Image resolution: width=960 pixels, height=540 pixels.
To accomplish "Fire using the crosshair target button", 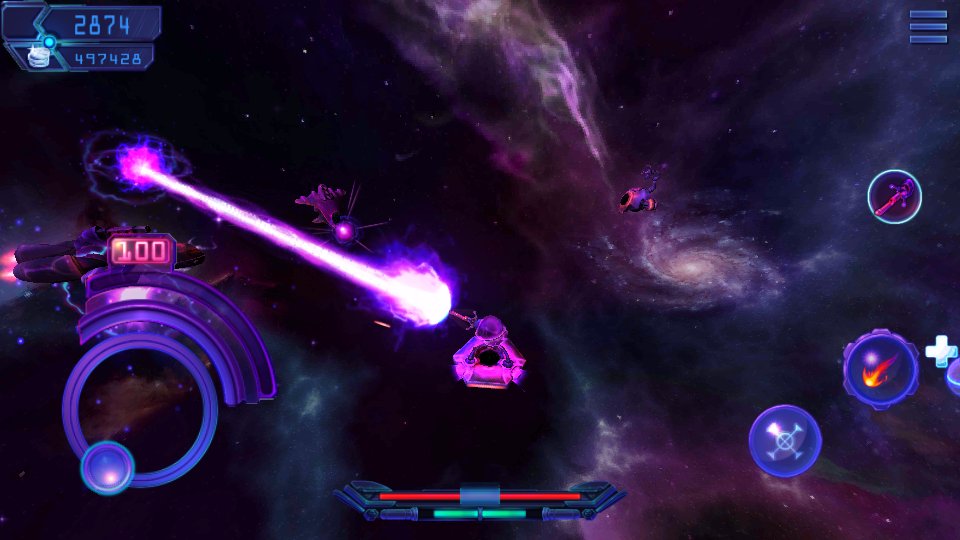I will pos(785,440).
